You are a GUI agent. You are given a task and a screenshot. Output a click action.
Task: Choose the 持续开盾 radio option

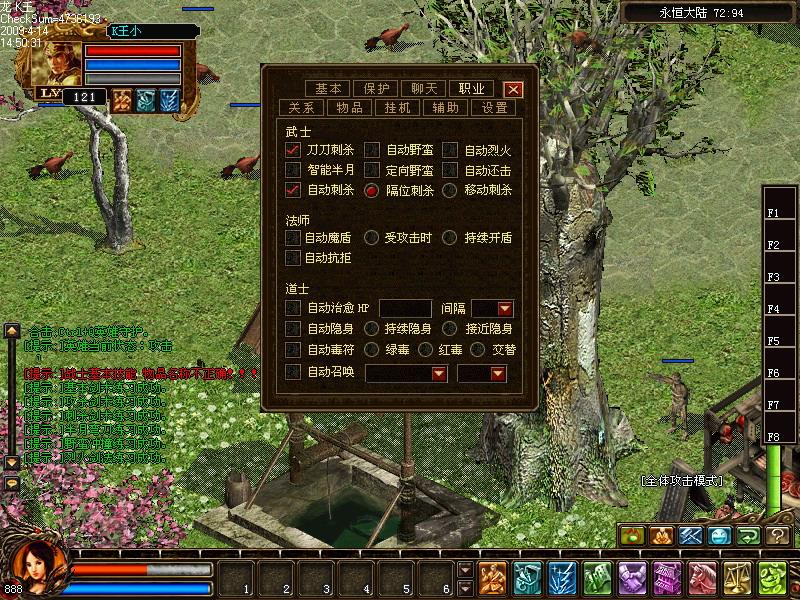[x=450, y=238]
